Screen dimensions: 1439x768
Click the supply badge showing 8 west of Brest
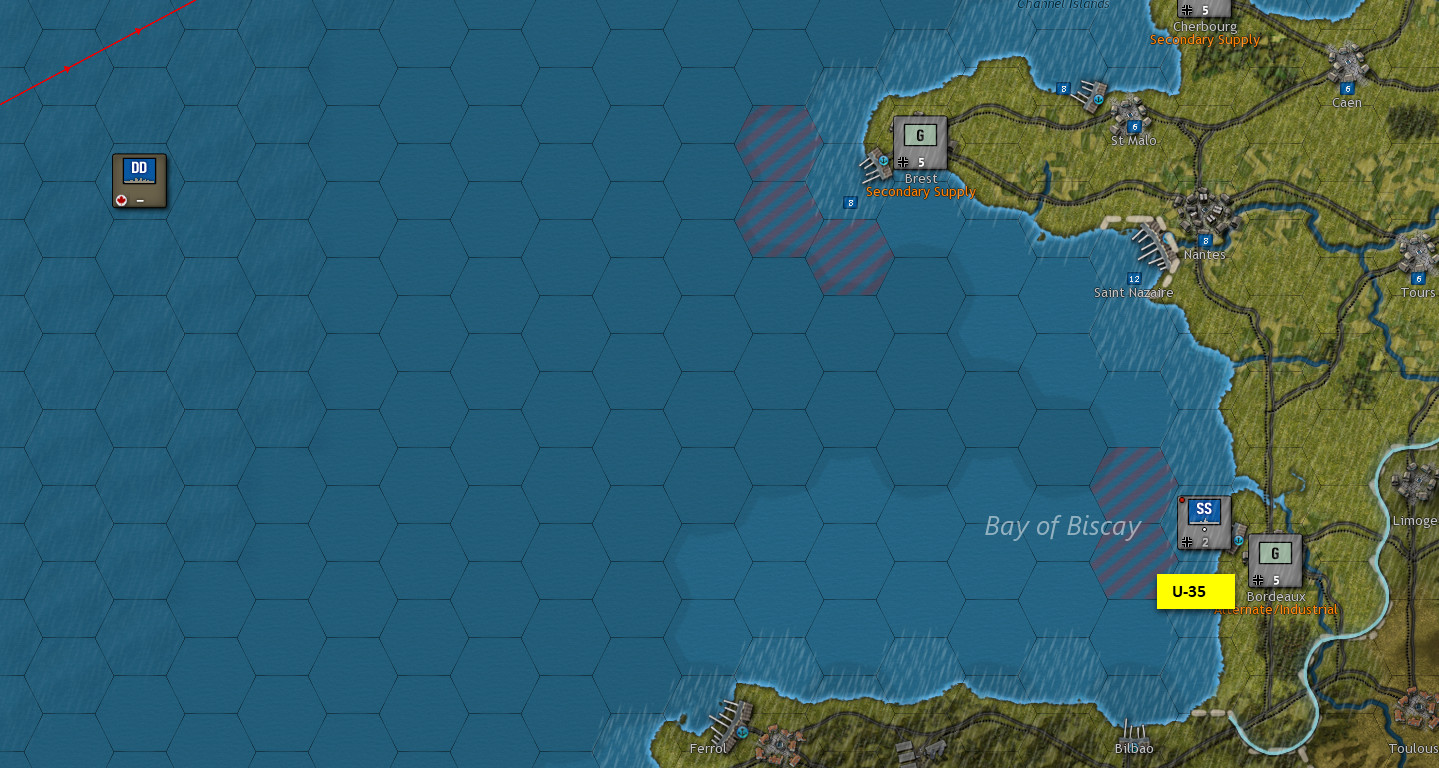[850, 203]
